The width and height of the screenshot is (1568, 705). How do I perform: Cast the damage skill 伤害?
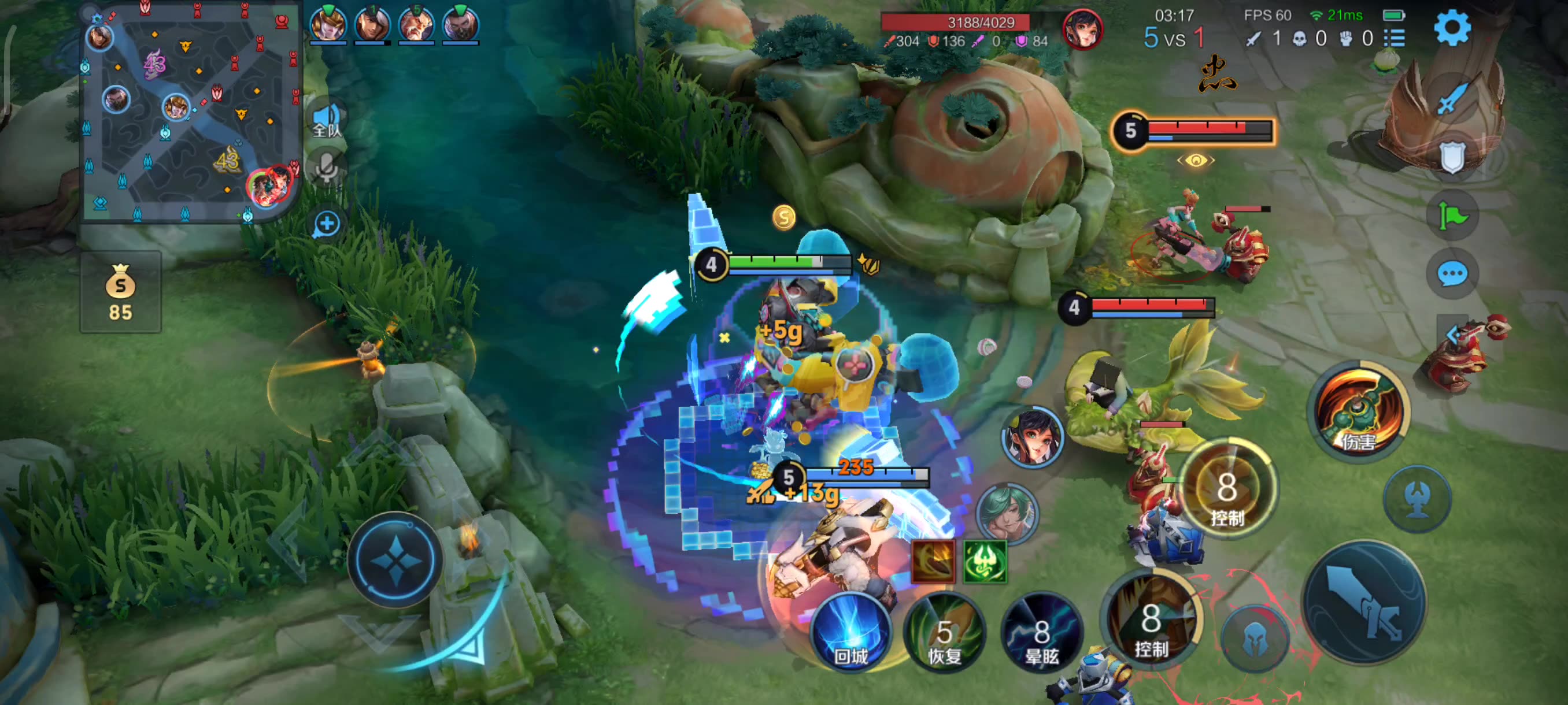pos(1359,409)
